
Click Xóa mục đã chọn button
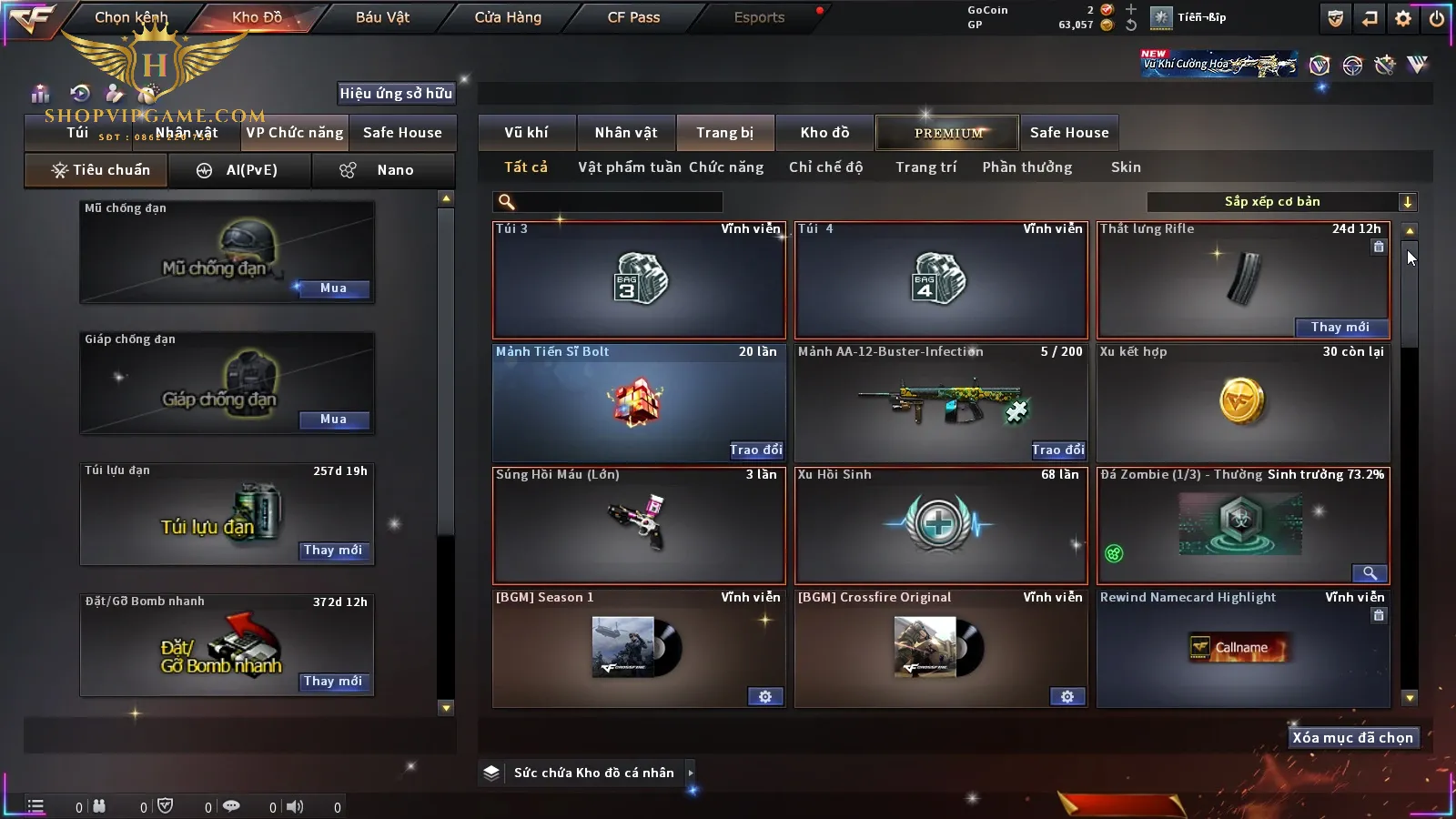(x=1352, y=738)
